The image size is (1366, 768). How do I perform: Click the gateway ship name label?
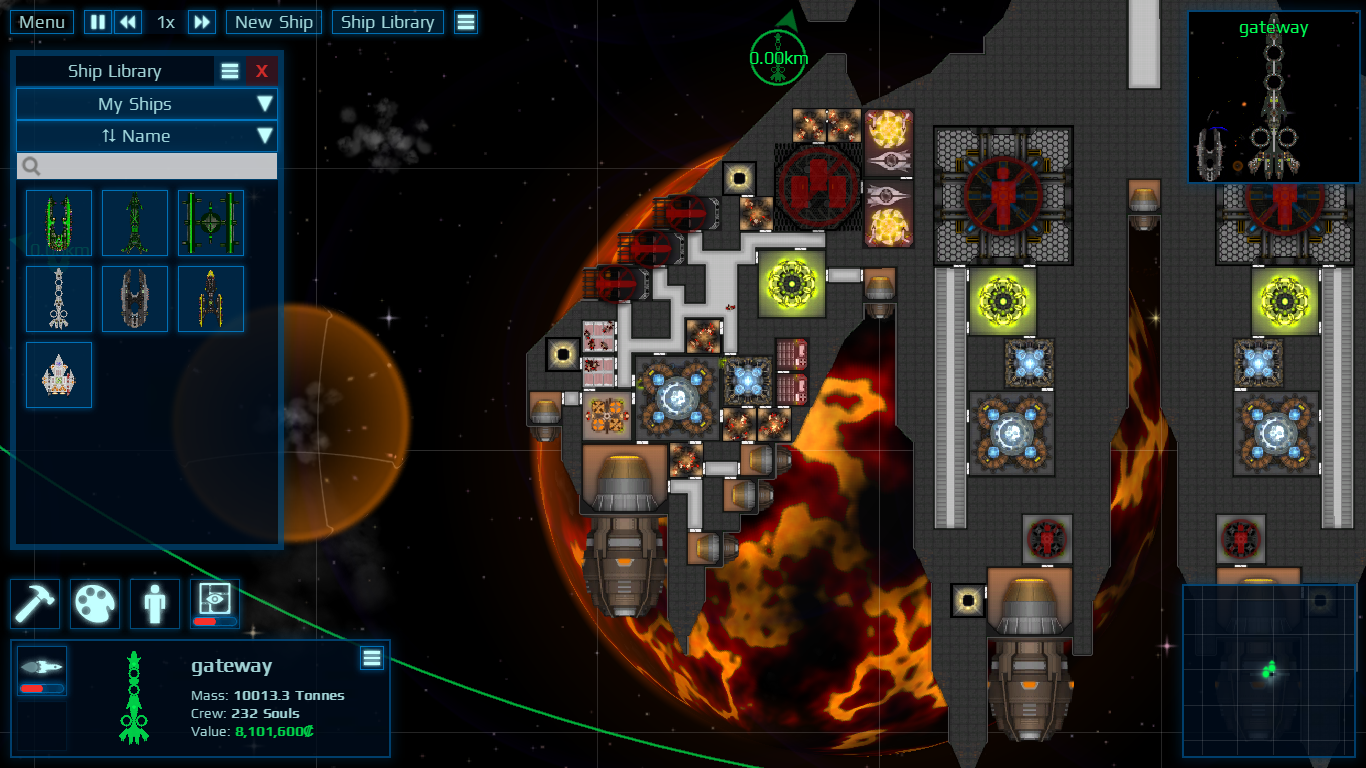231,665
